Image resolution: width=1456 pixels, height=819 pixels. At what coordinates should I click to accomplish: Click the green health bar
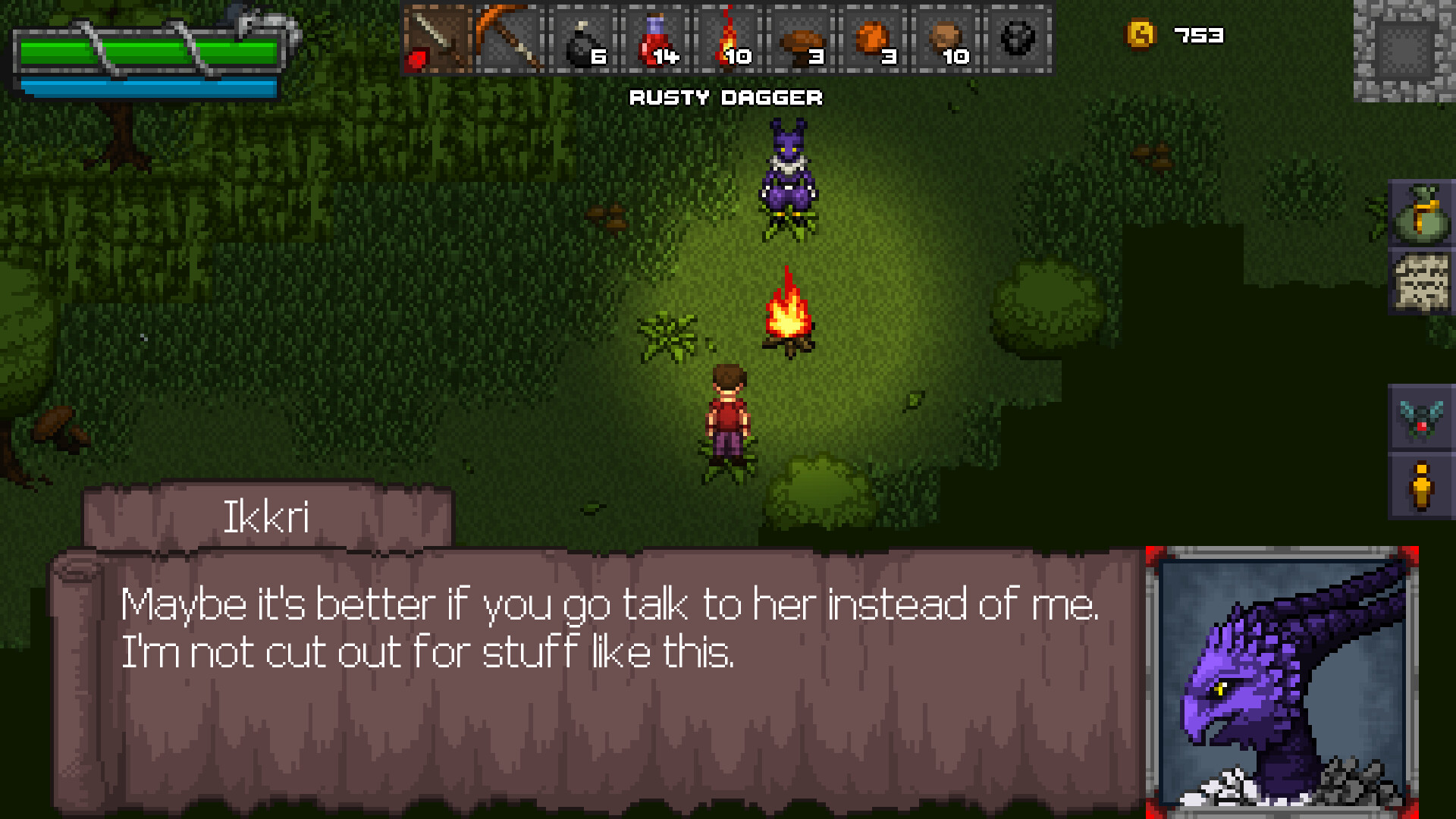pos(148,52)
